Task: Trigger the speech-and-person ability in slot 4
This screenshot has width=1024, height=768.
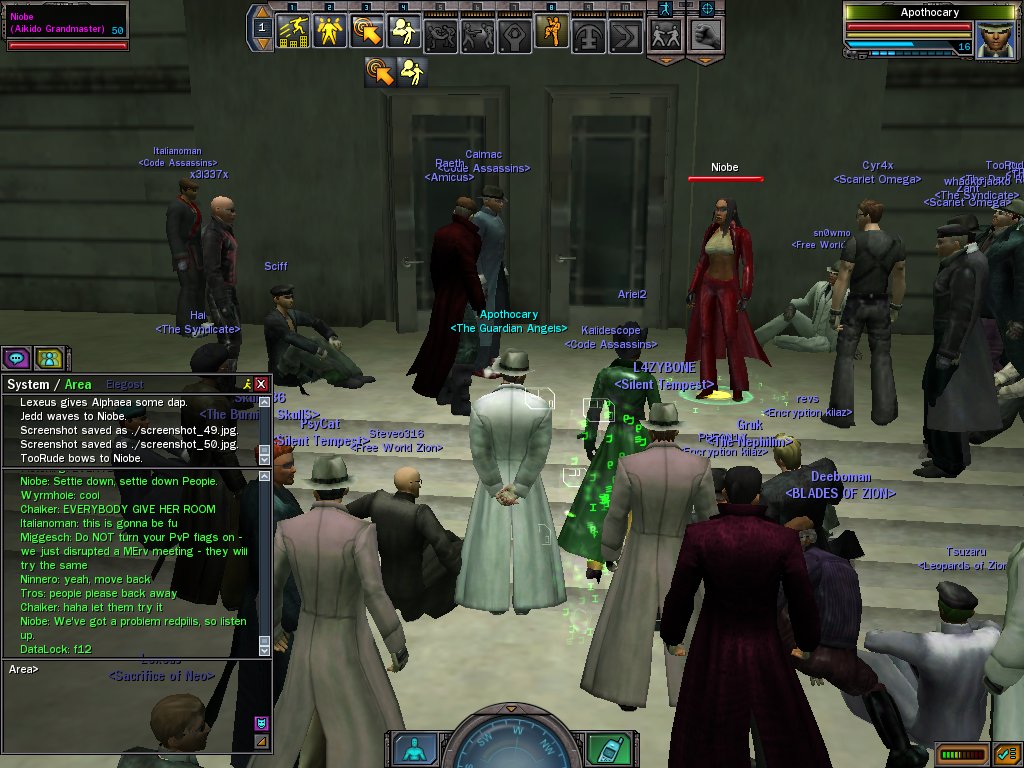Action: tap(404, 33)
